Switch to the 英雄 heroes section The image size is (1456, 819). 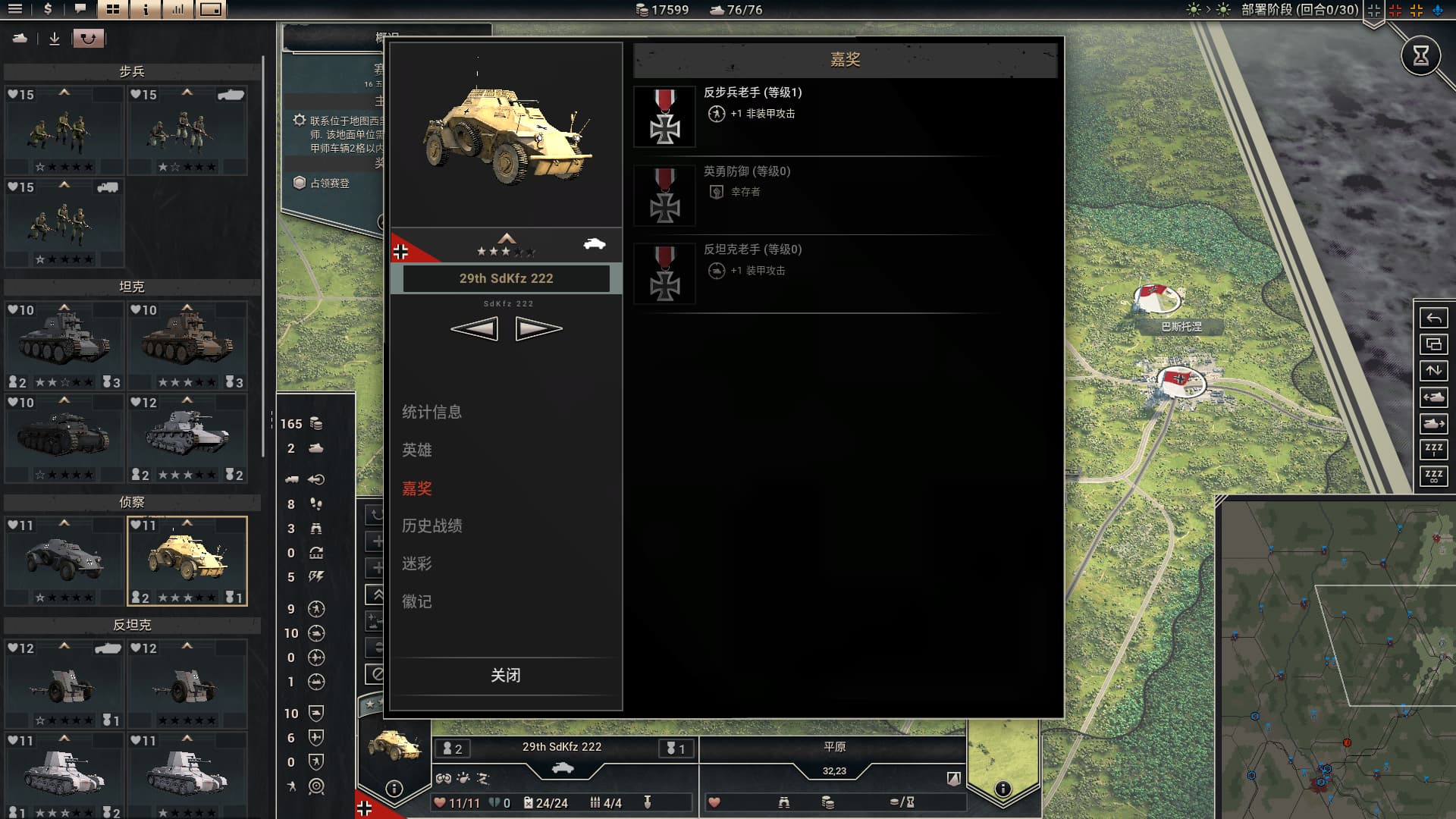417,450
